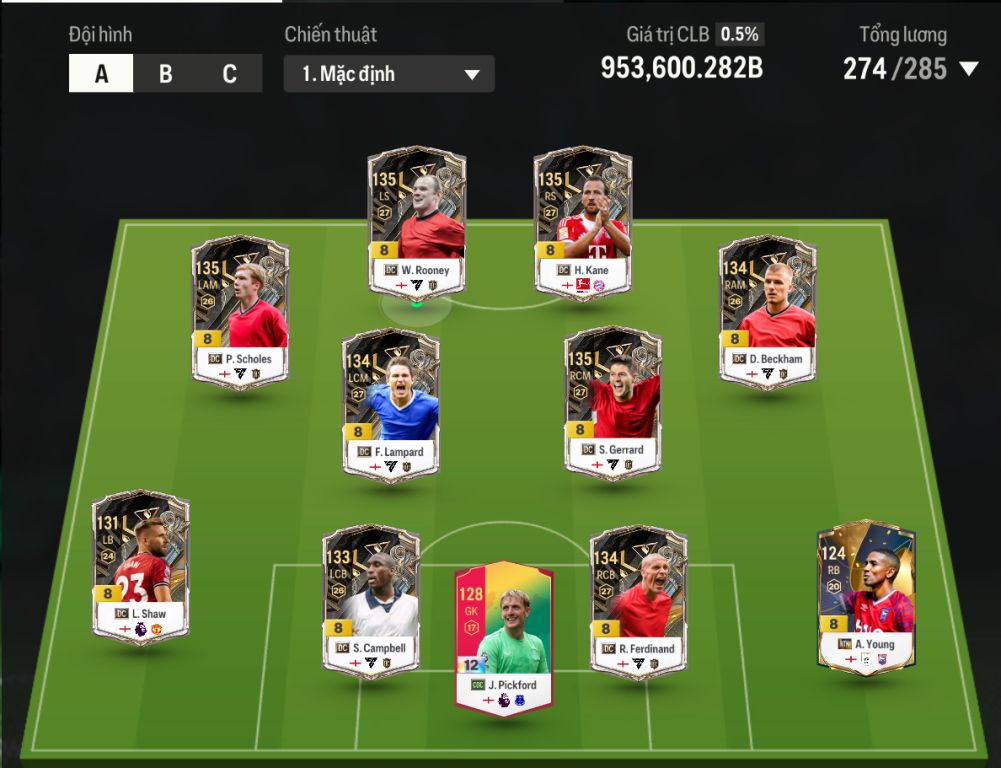The width and height of the screenshot is (1001, 768).
Task: Open the Mặc định tactics dropdown
Action: pyautogui.click(x=389, y=74)
